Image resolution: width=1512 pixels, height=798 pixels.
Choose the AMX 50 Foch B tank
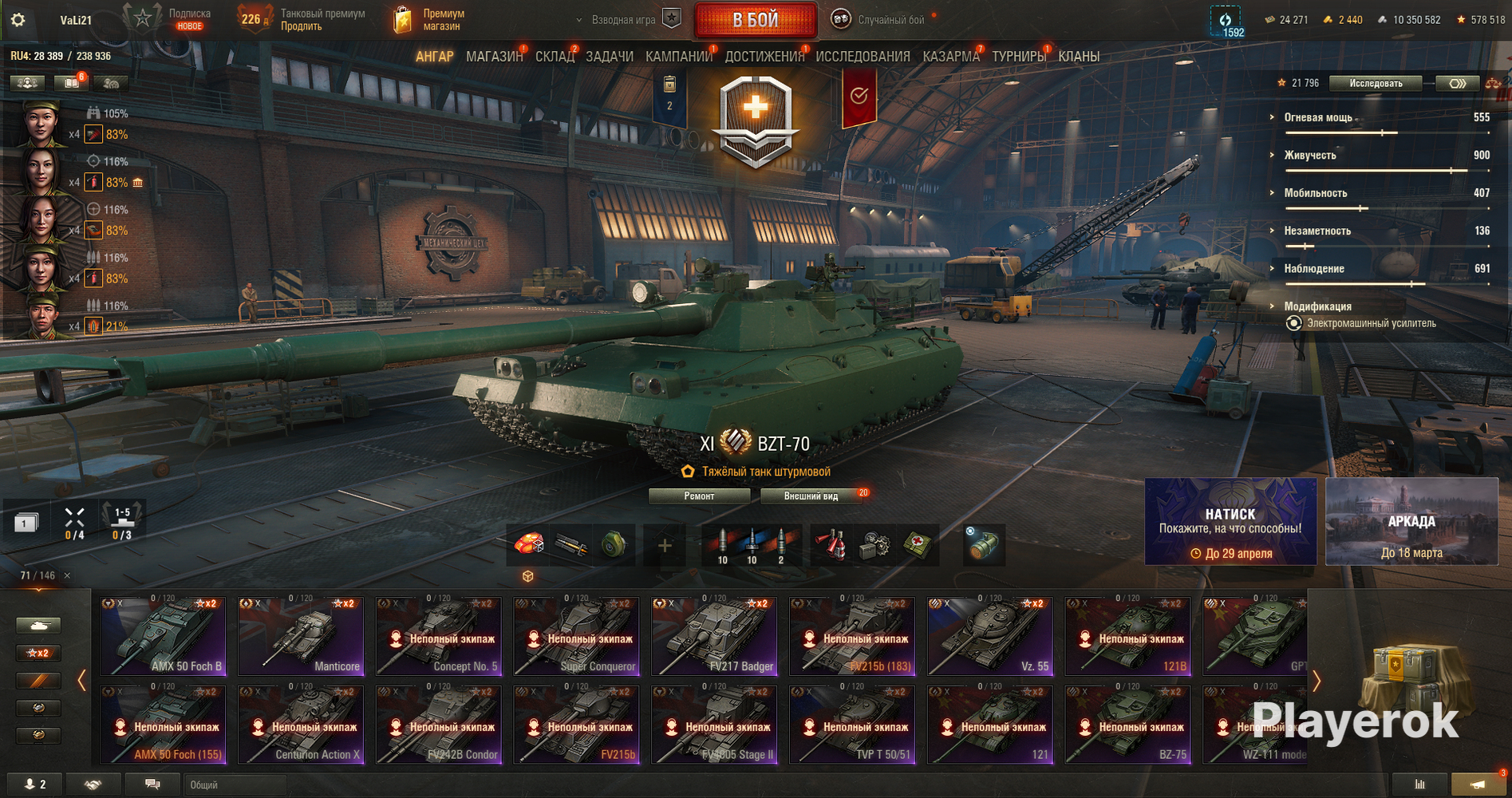click(164, 636)
